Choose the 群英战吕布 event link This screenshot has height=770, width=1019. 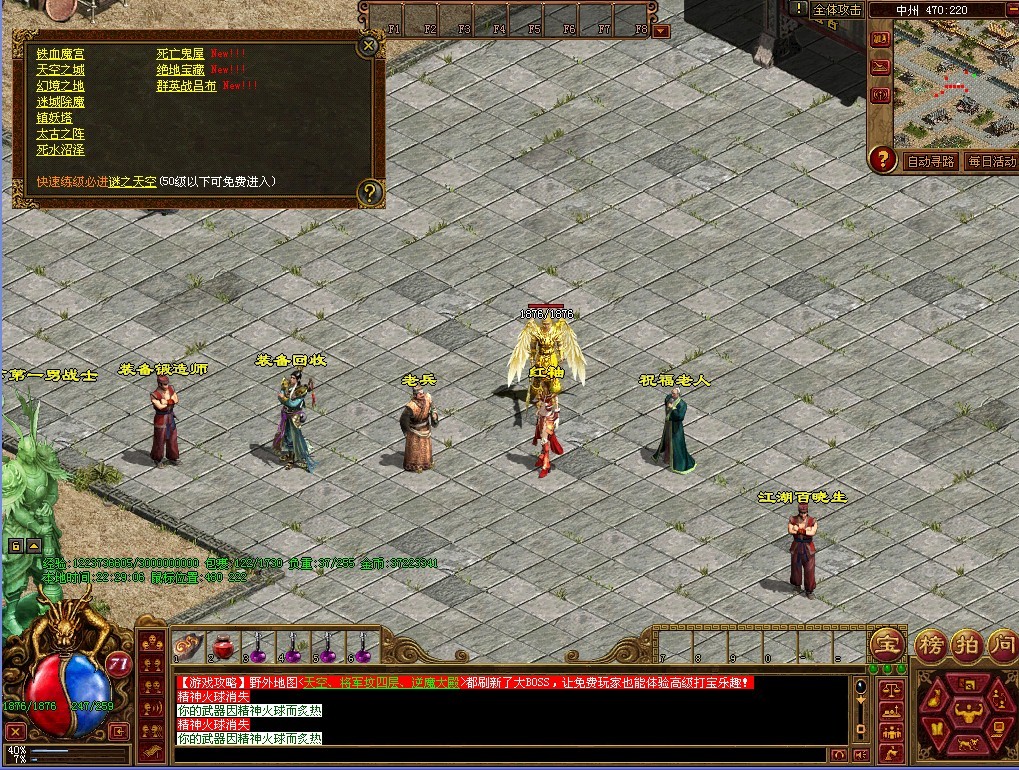[x=186, y=86]
